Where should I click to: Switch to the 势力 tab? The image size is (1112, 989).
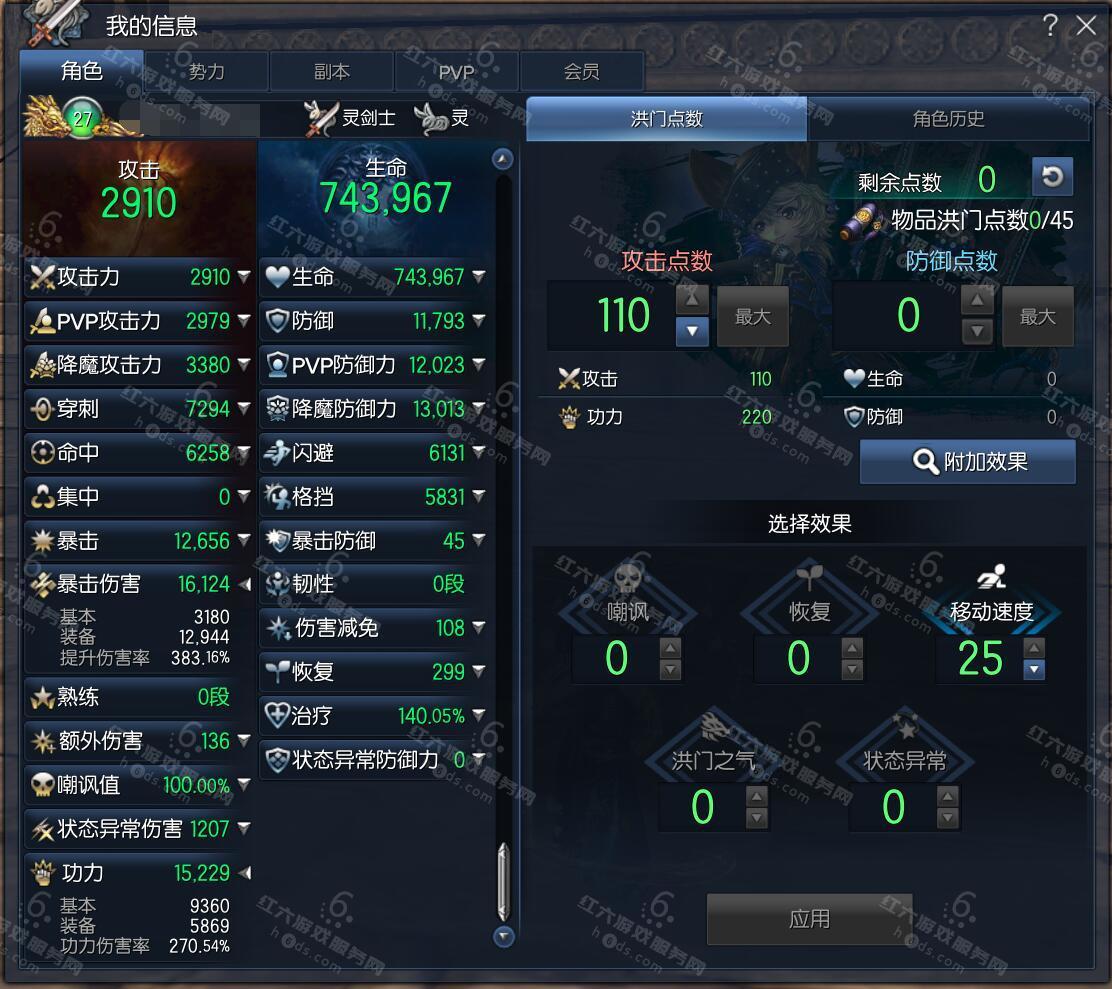(x=207, y=72)
